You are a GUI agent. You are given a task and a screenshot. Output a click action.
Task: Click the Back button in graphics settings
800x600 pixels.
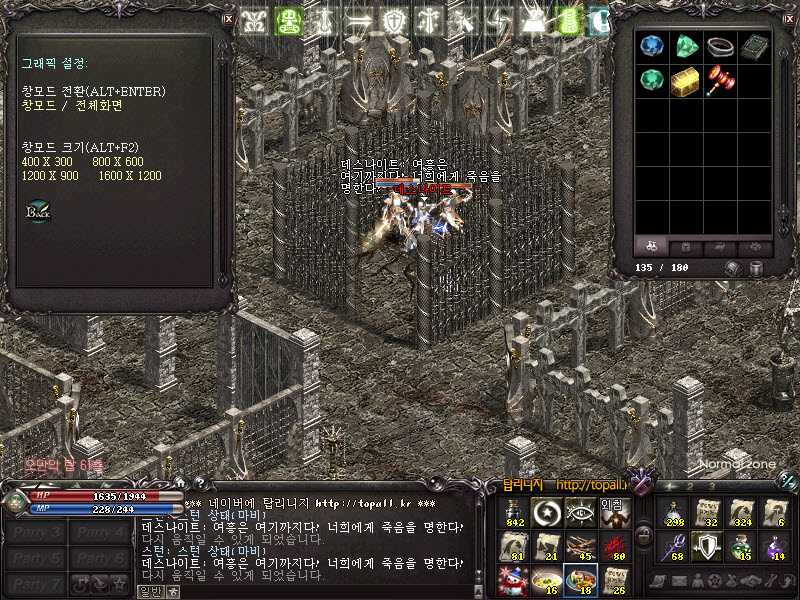pos(37,212)
